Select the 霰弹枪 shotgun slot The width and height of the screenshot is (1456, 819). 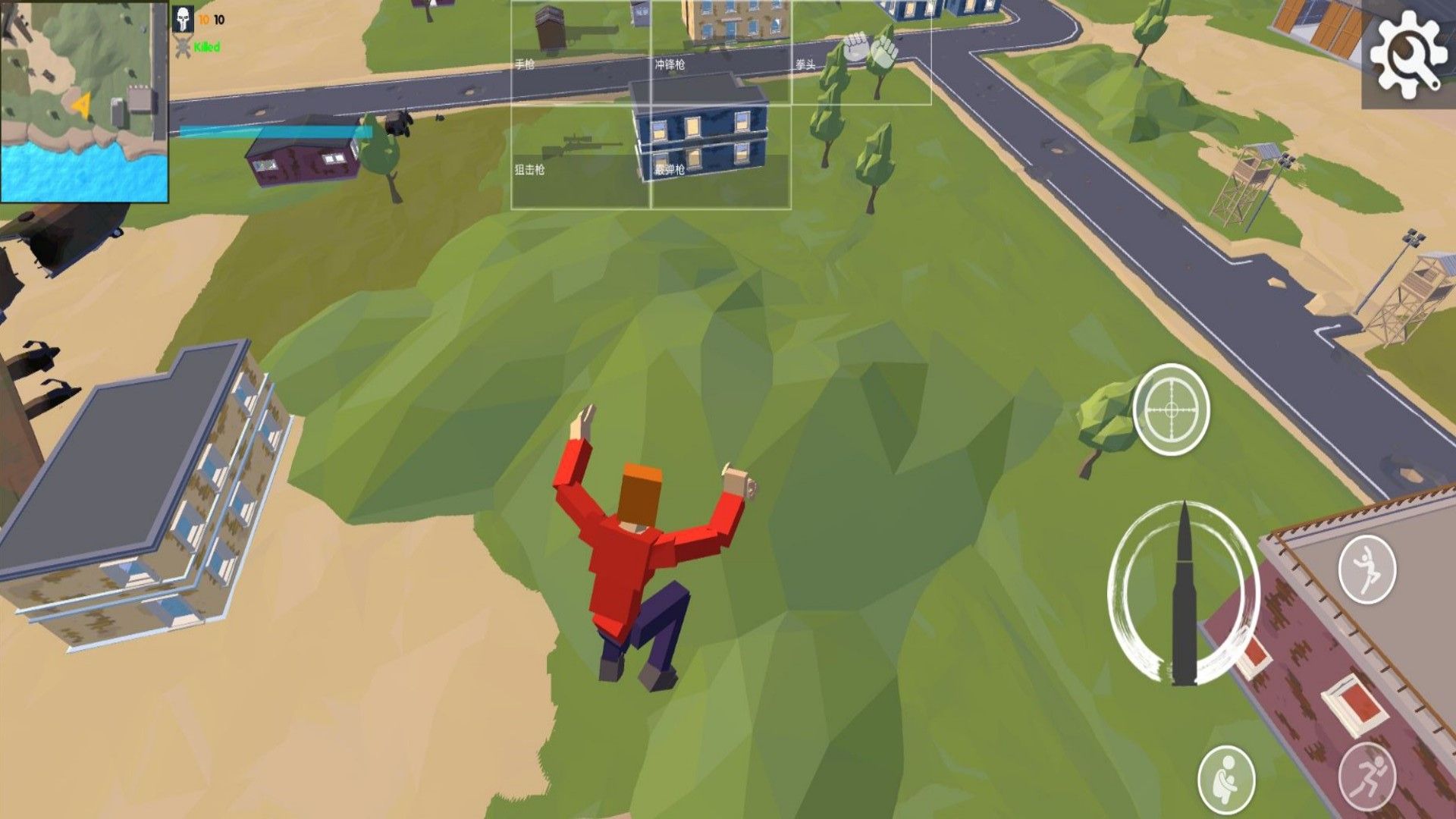tap(721, 156)
